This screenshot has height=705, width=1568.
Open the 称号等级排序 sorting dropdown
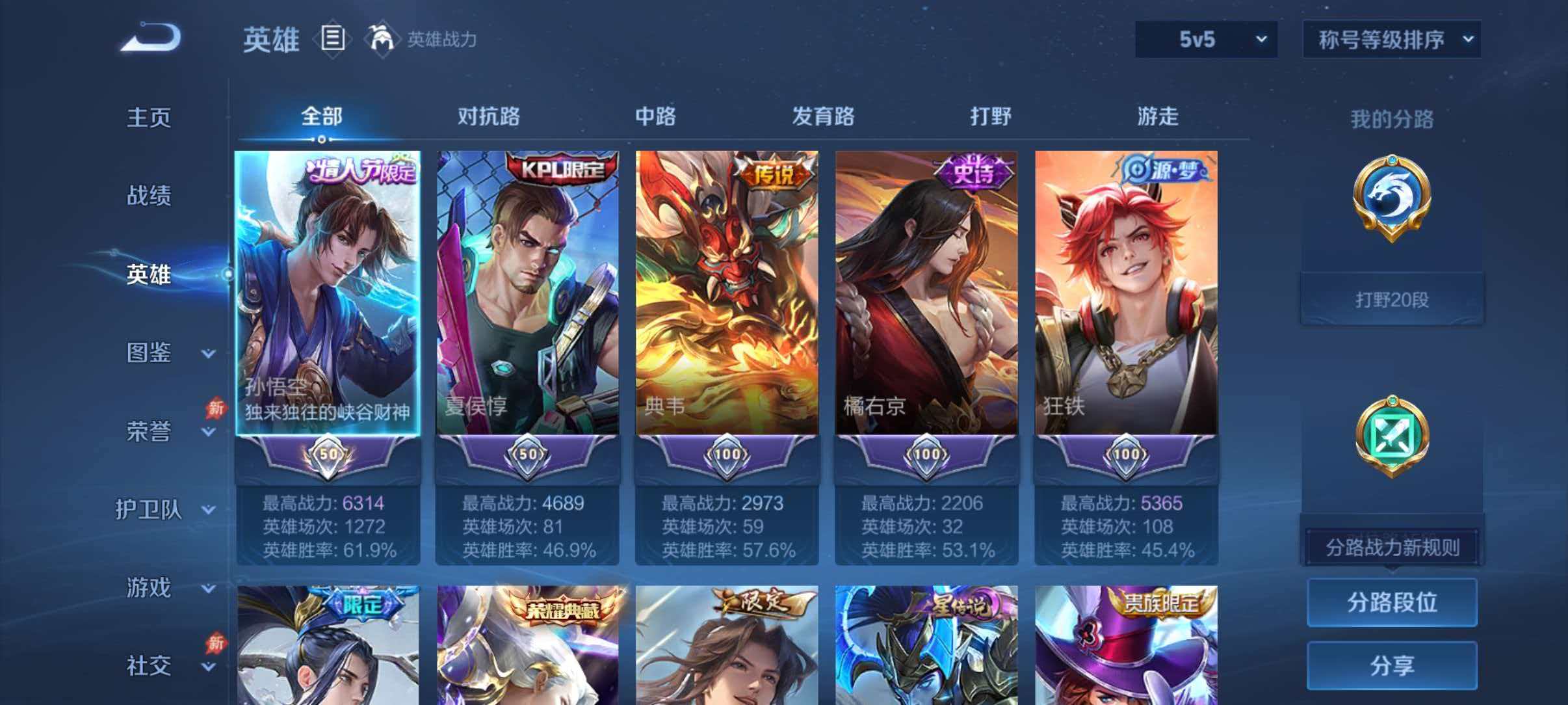(1391, 39)
